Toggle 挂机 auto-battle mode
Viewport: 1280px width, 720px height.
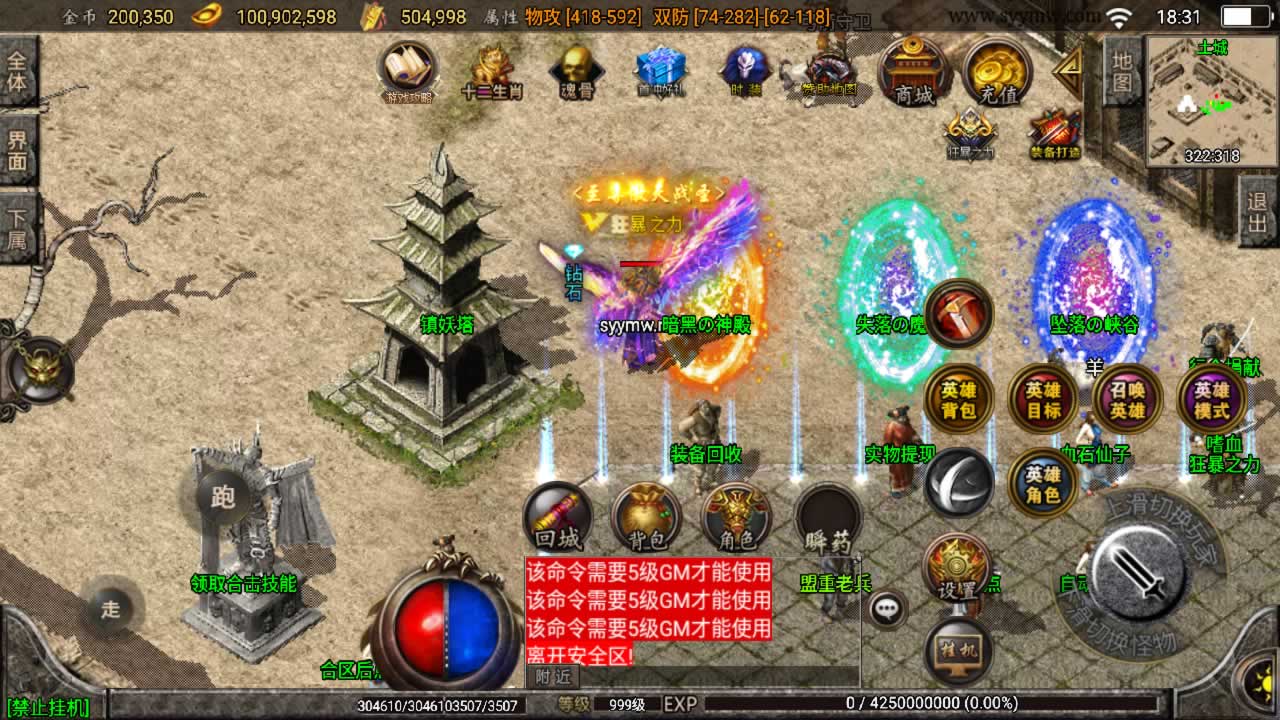957,650
